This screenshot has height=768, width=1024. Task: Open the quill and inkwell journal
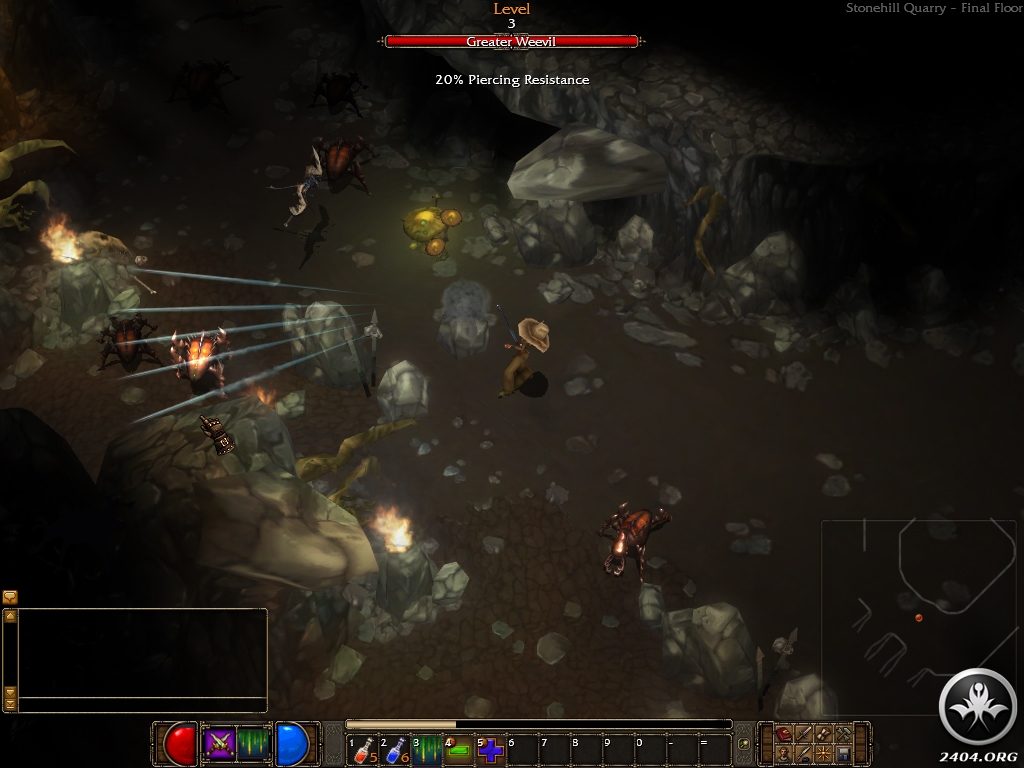coord(803,753)
